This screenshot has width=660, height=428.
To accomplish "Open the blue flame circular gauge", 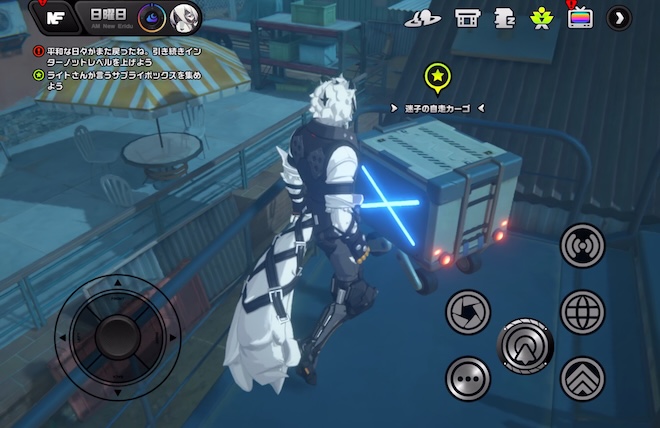I will pyautogui.click(x=150, y=16).
